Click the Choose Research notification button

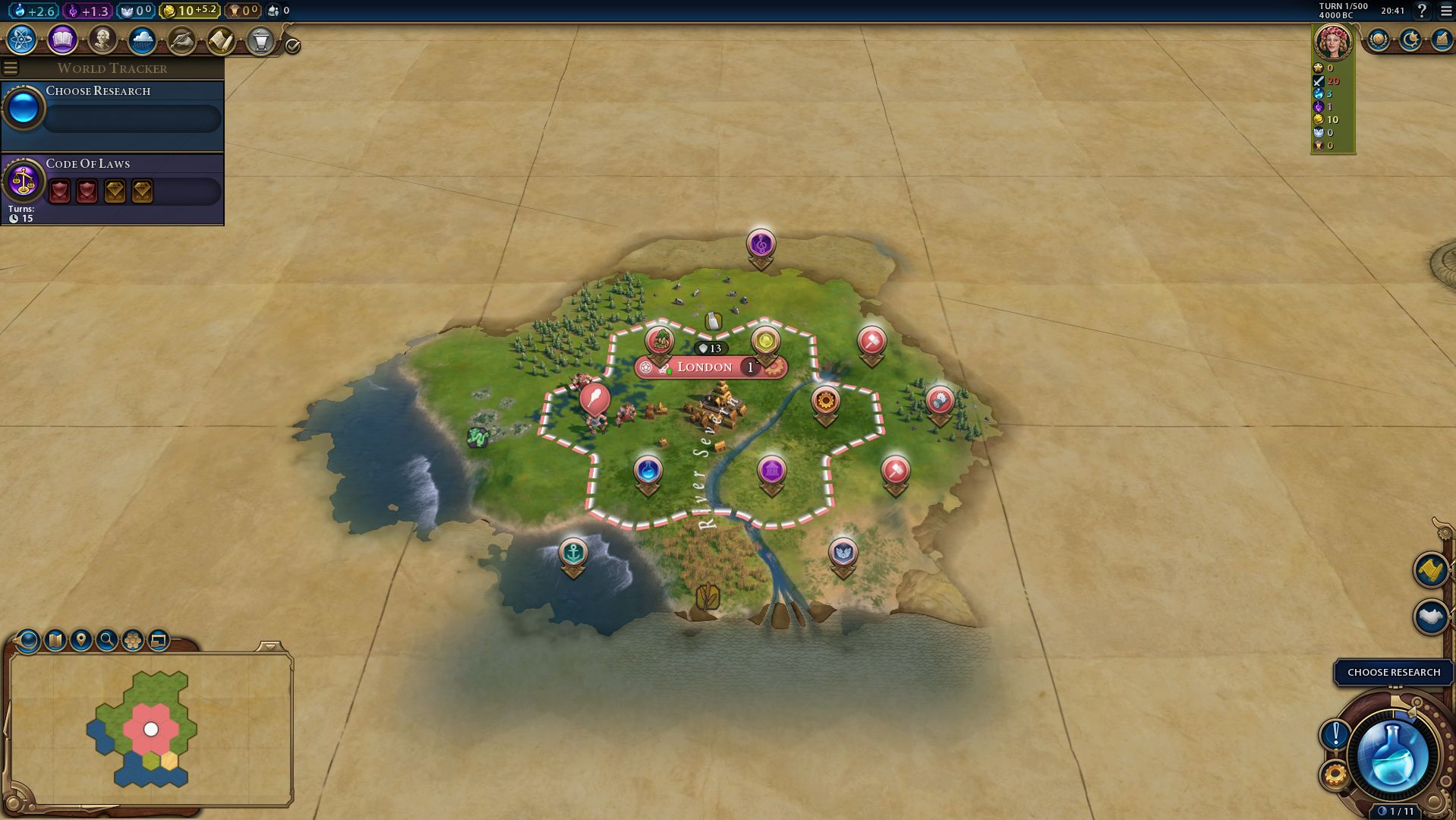tap(1393, 672)
